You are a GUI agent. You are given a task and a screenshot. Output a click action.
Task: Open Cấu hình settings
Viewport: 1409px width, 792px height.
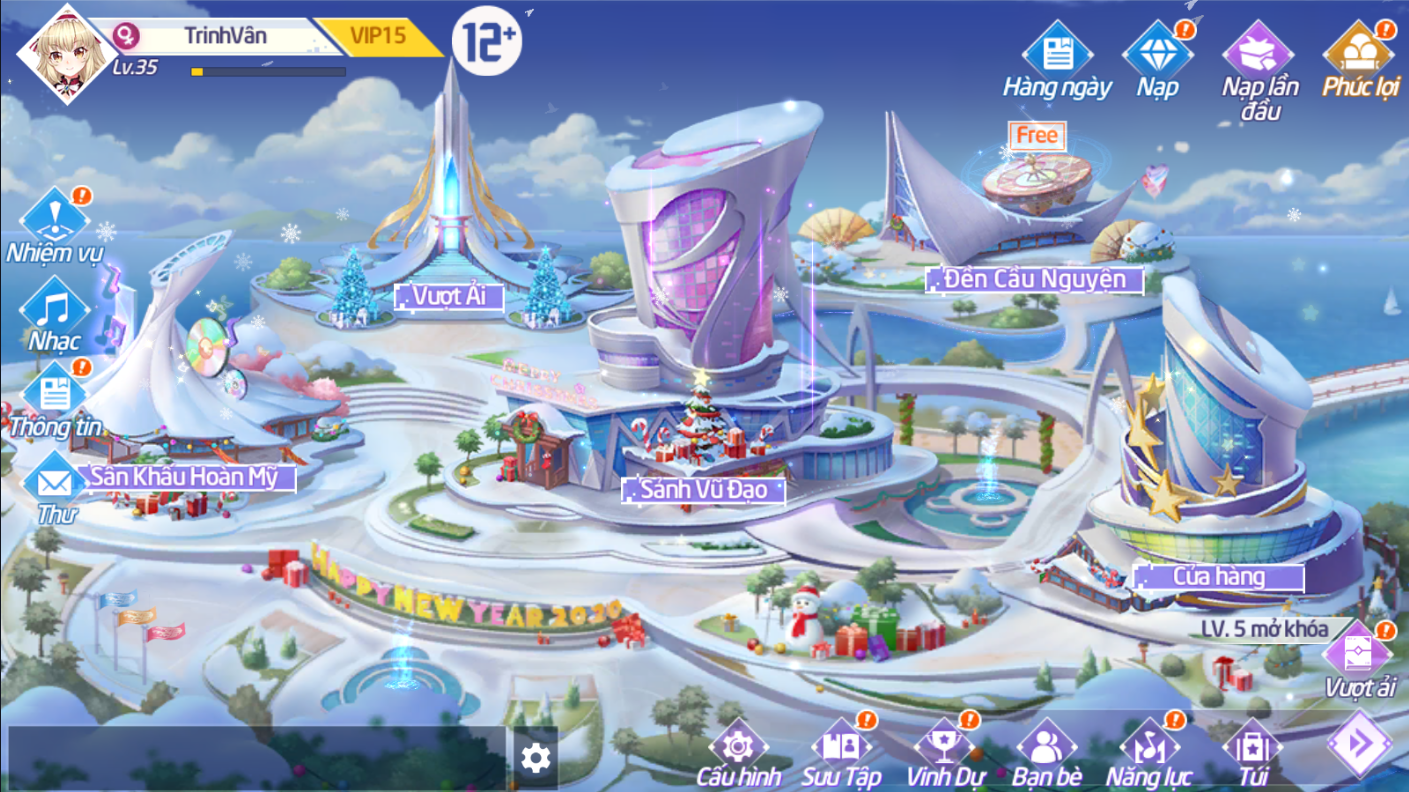(x=738, y=750)
